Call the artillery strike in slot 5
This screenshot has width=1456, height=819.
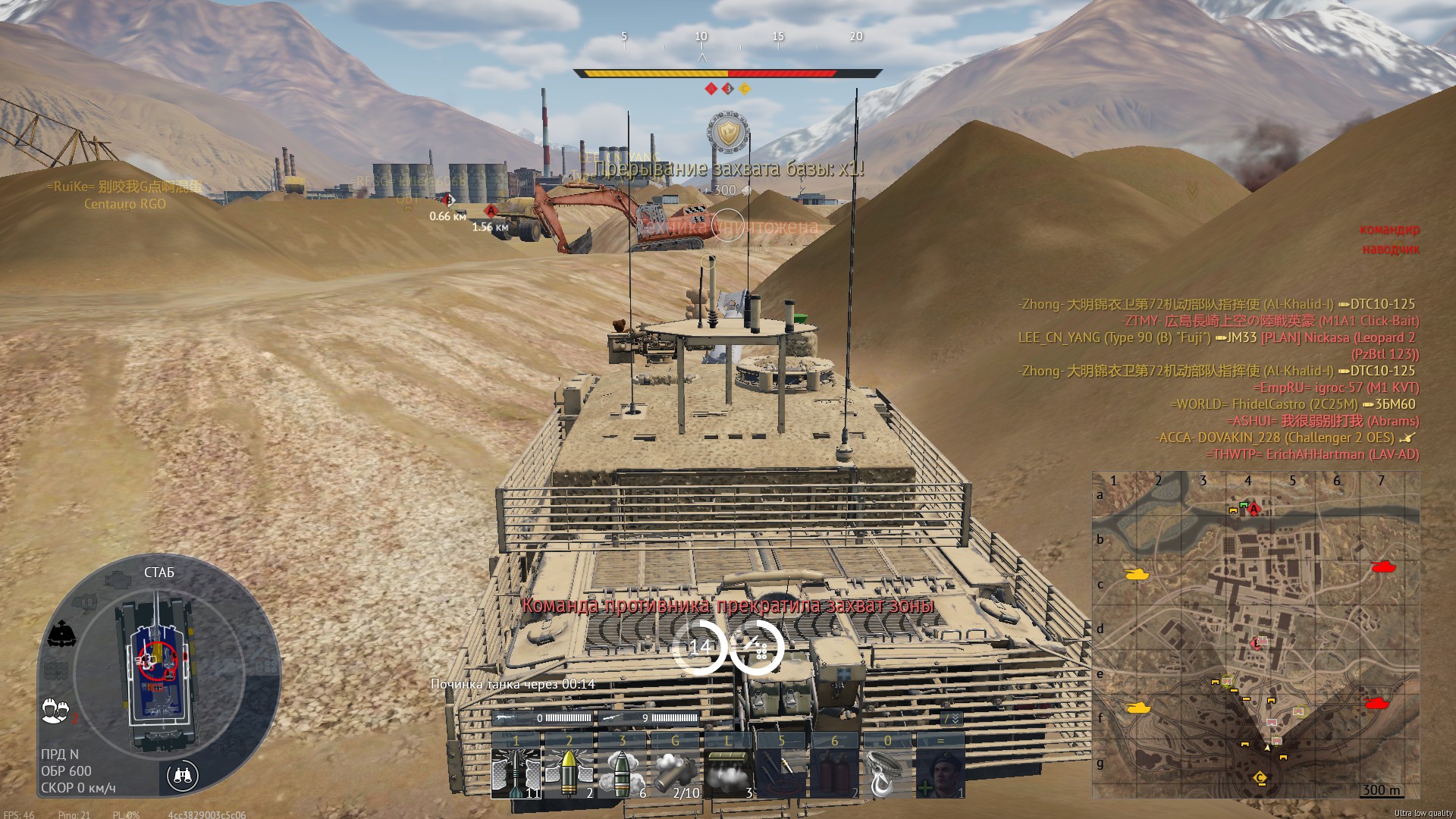coord(781,772)
